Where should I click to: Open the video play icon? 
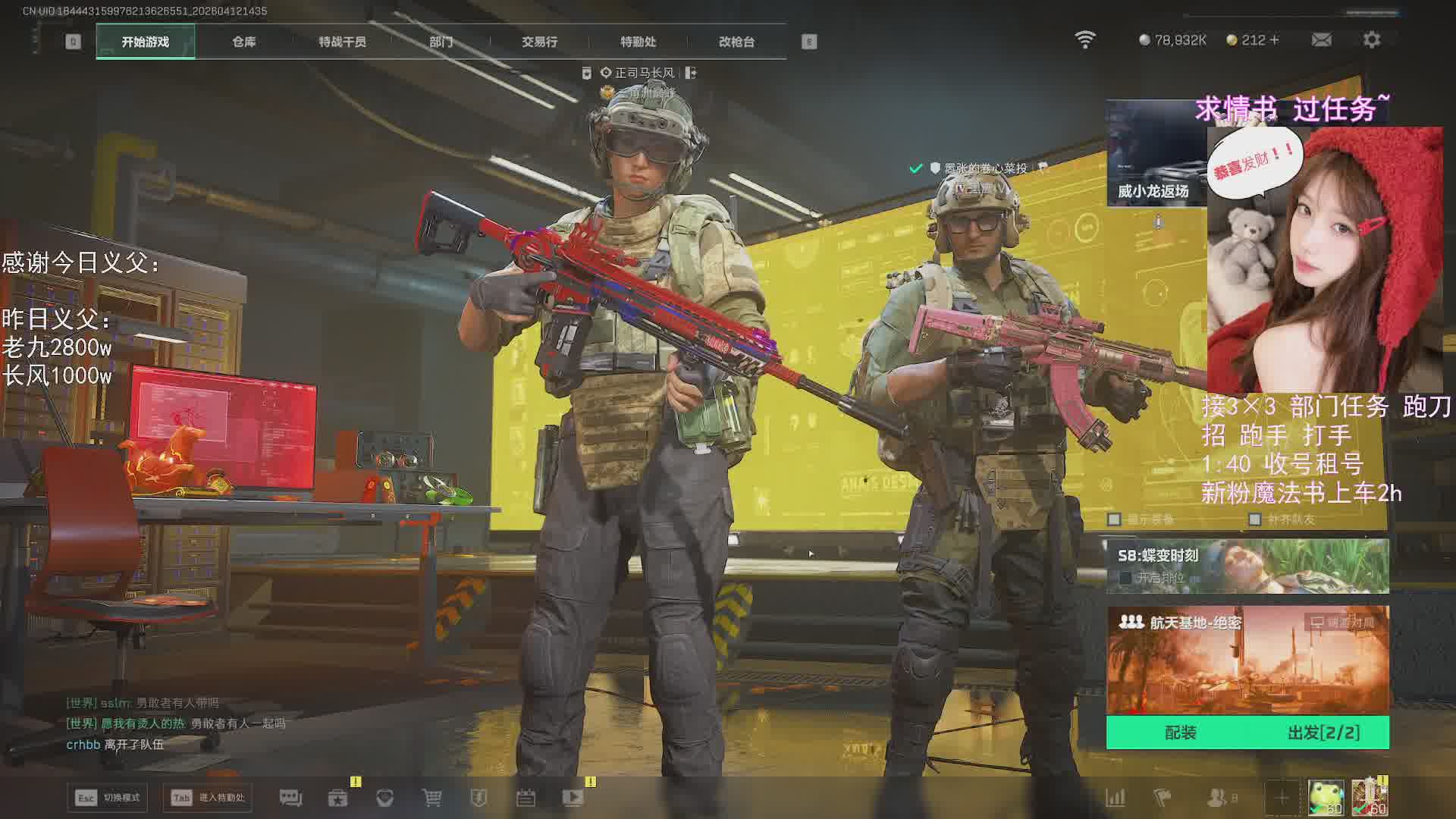click(x=573, y=798)
